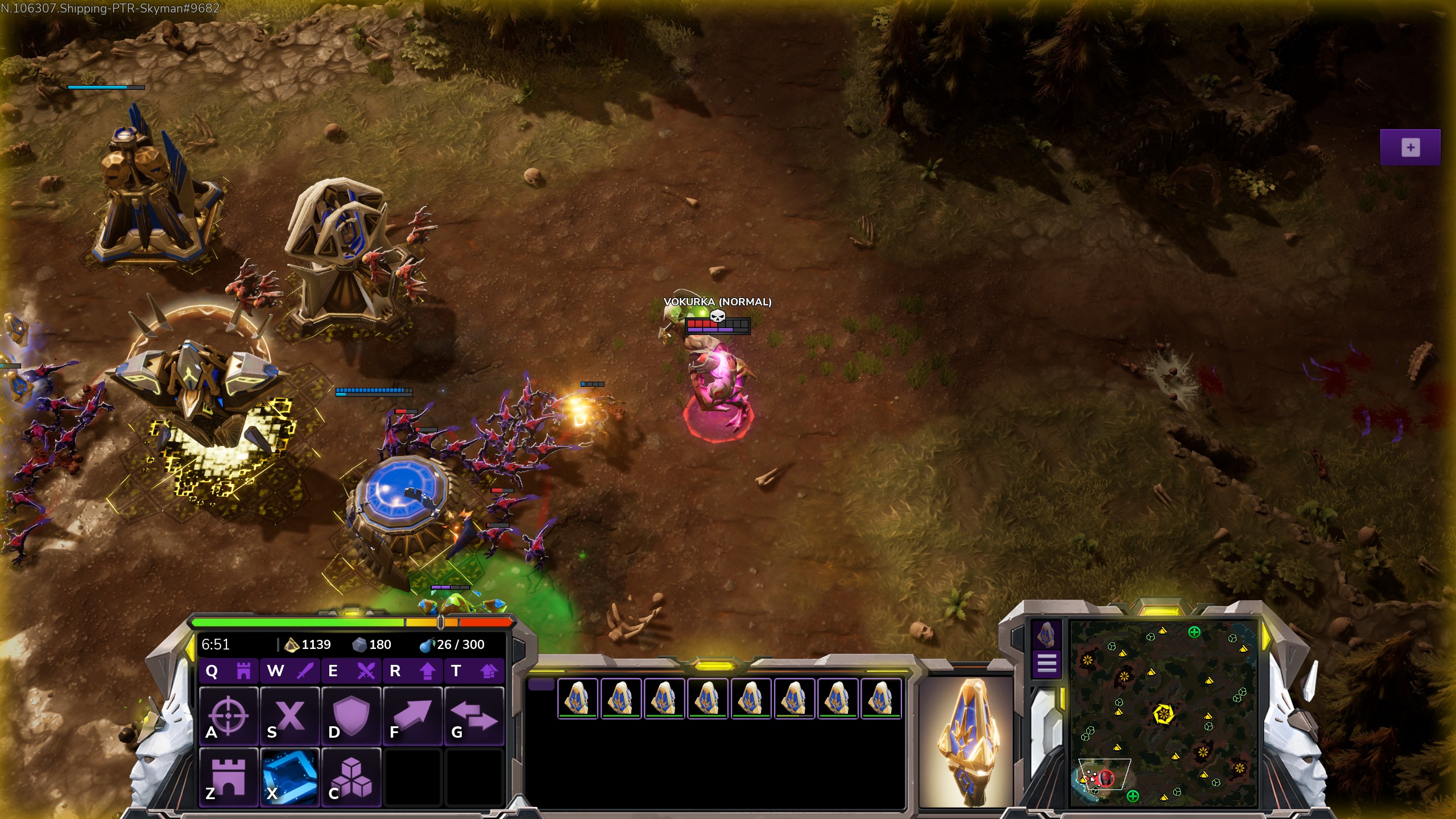
Task: Select the Stop command with the X symbol
Action: 290,715
